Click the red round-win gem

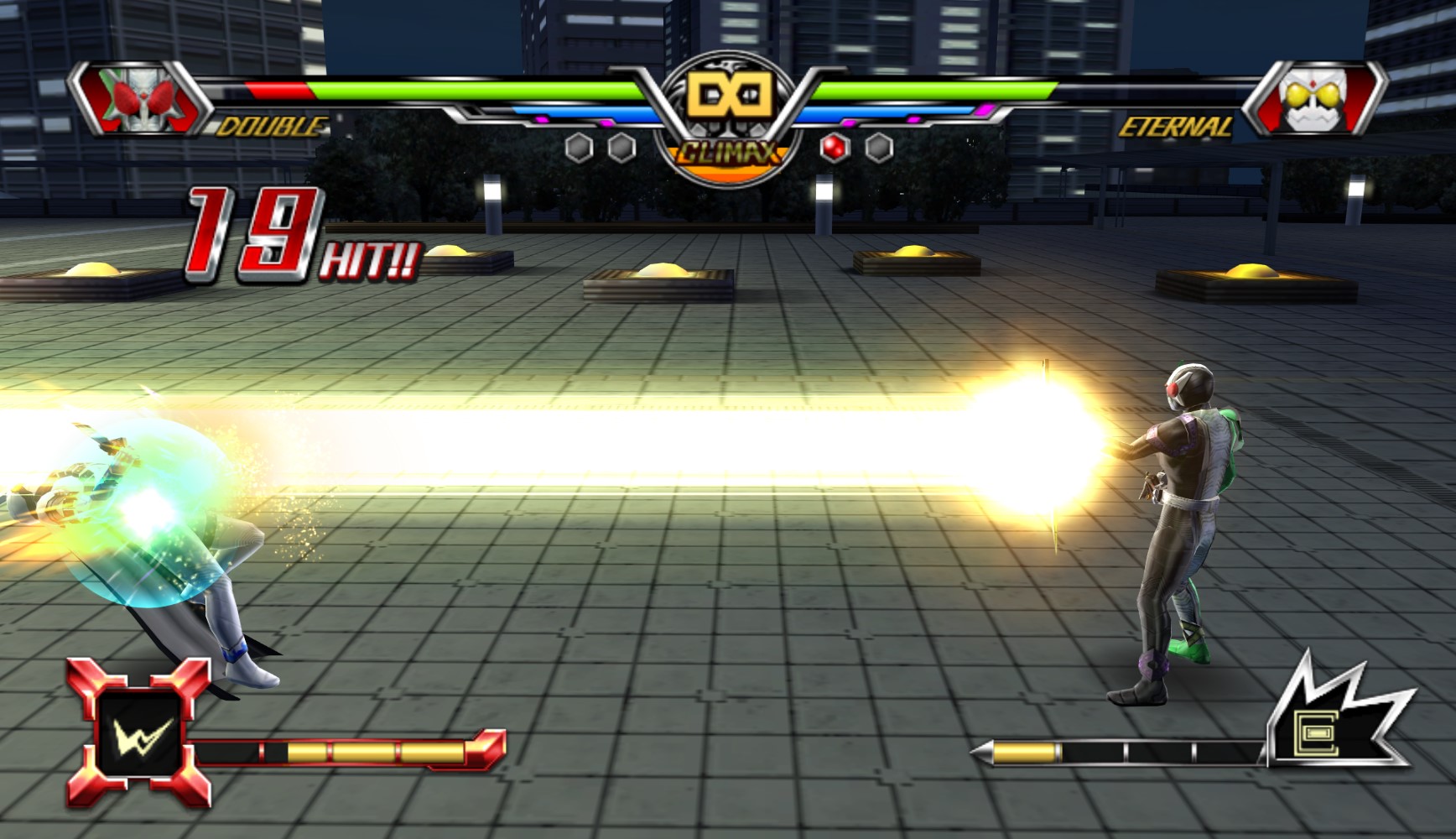835,148
